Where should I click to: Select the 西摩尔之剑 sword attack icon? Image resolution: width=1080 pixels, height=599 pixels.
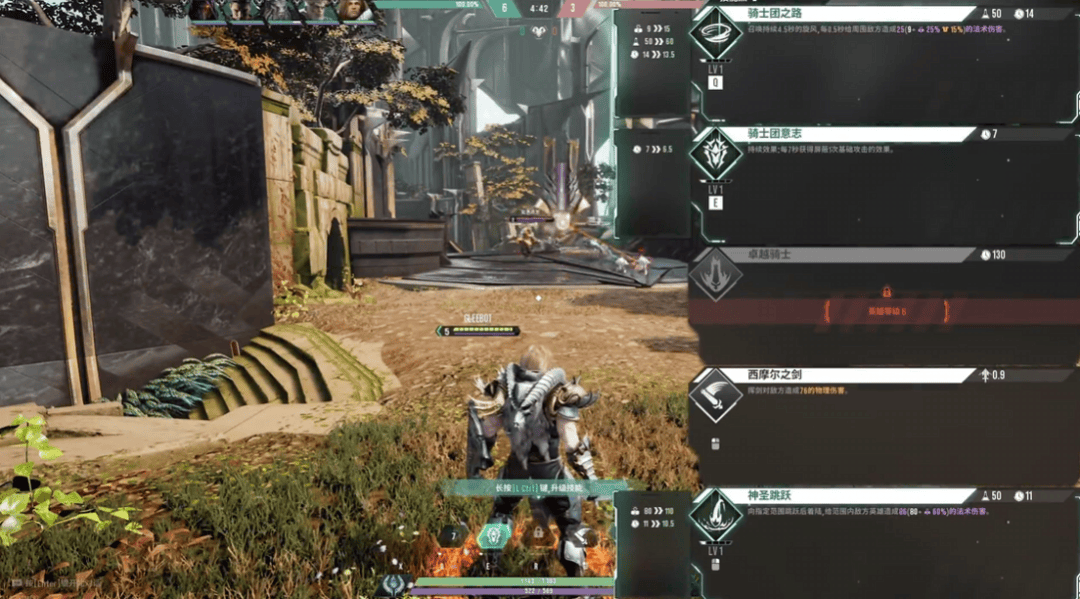(716, 396)
